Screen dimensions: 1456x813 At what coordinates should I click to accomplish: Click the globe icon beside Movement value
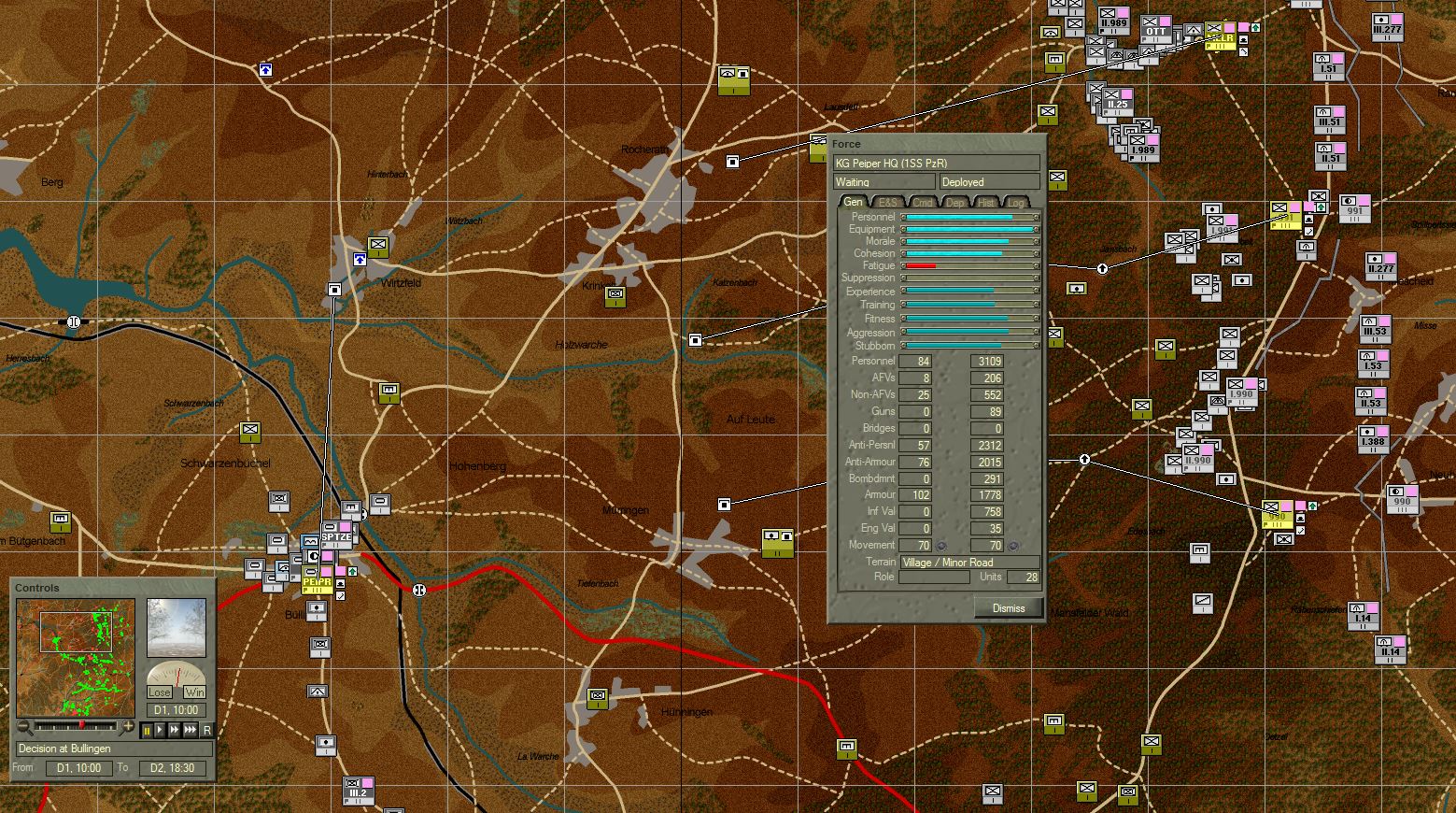point(942,545)
